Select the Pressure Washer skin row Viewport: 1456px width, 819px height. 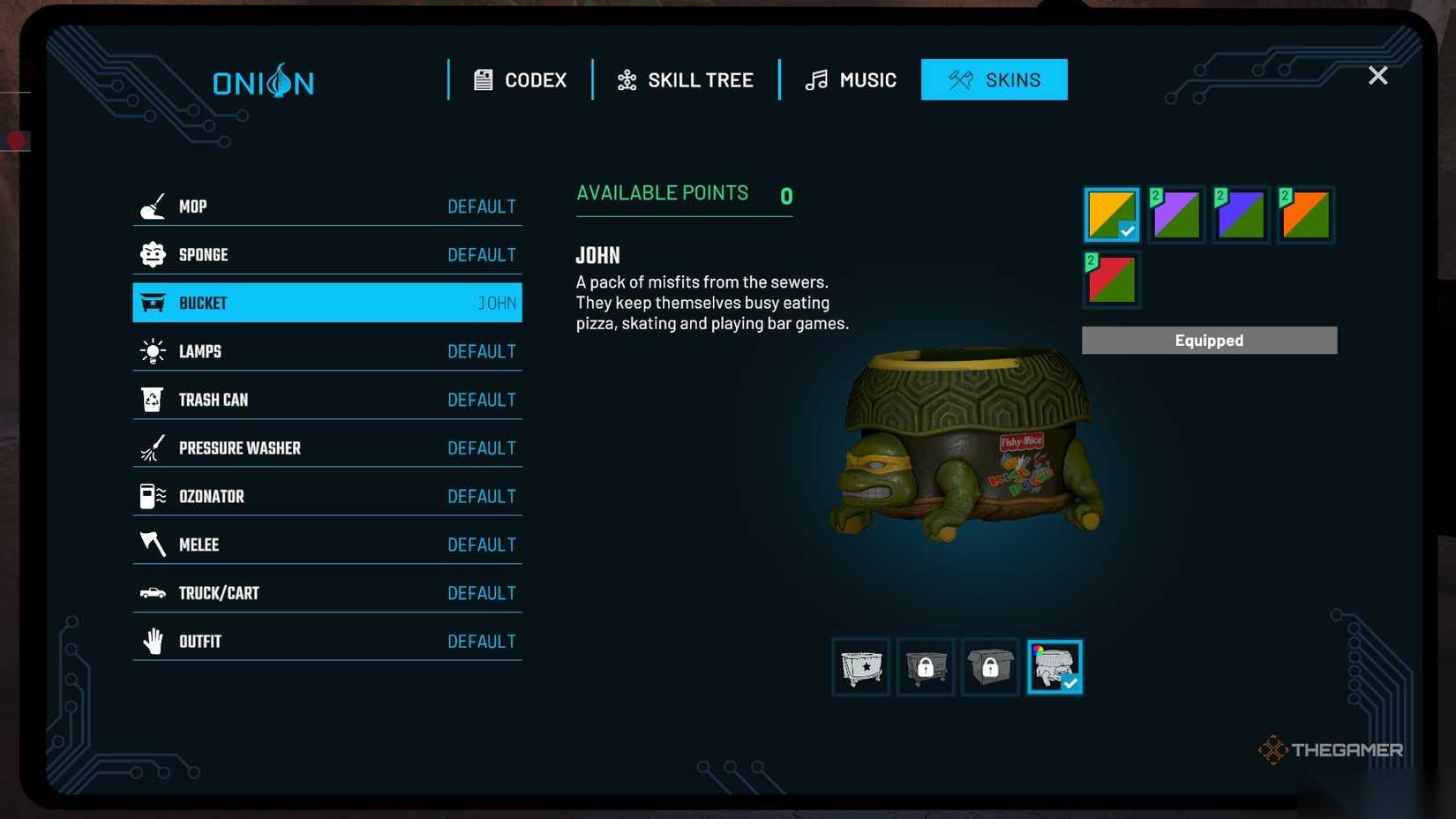pyautogui.click(x=326, y=448)
